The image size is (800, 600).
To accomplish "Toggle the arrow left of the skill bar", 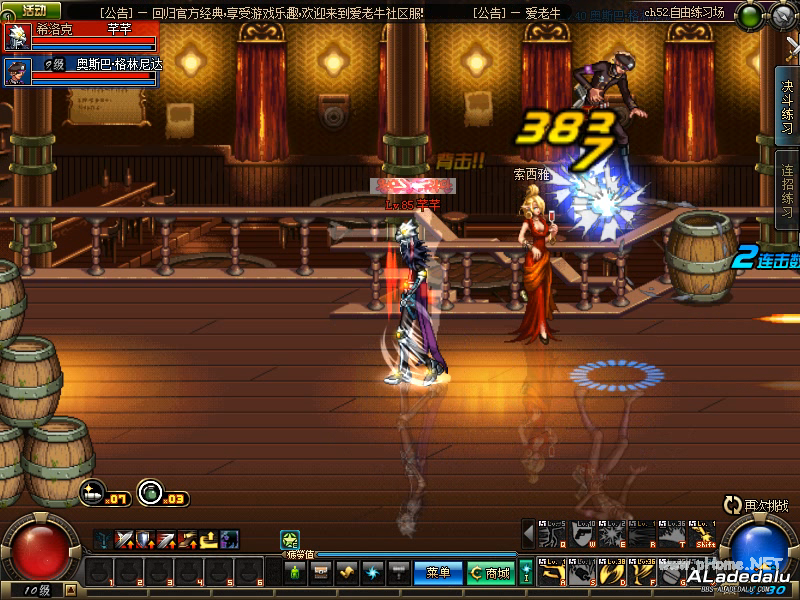I will pyautogui.click(x=529, y=533).
